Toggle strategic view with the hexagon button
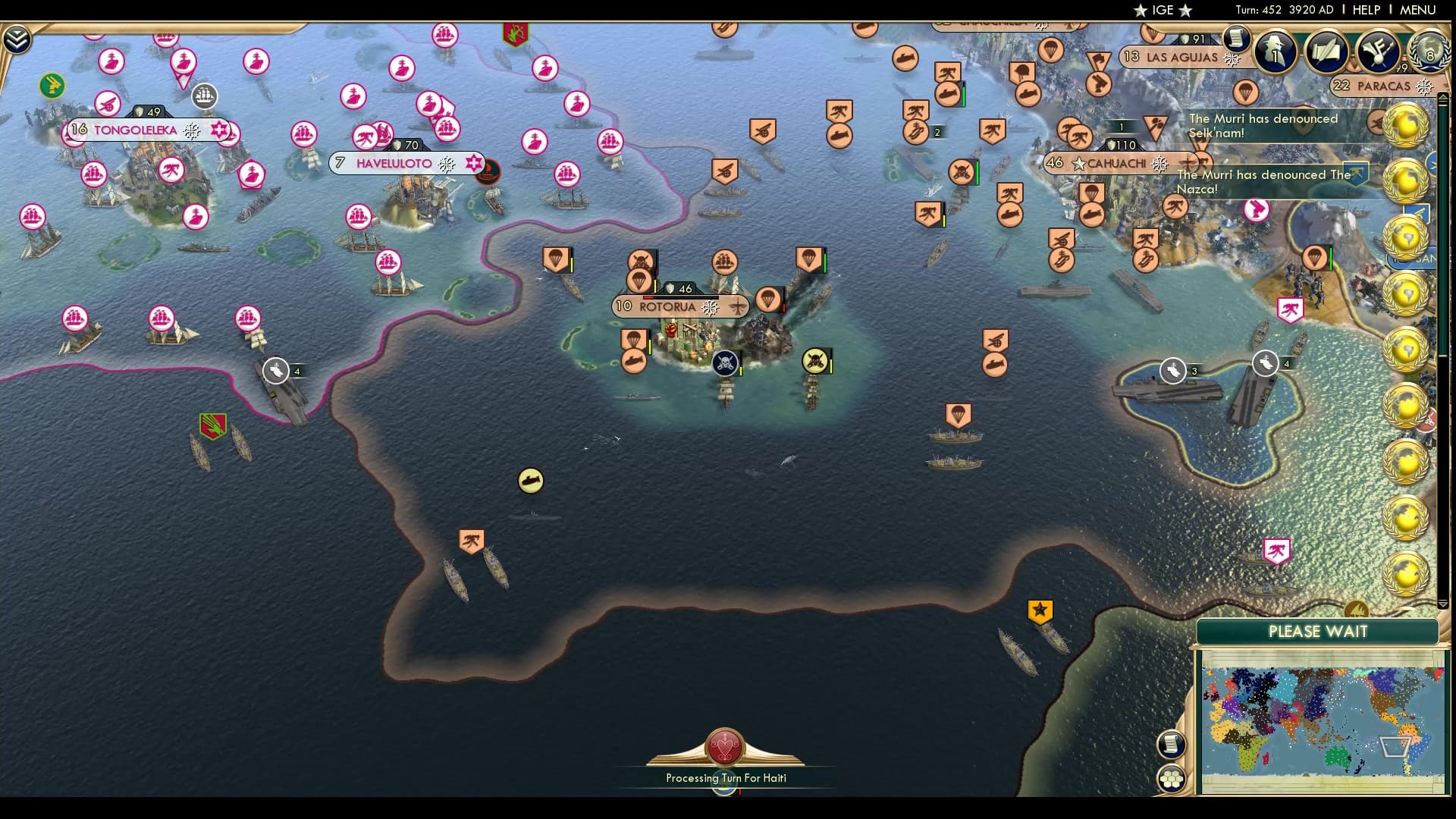This screenshot has width=1456, height=819. click(x=1172, y=777)
